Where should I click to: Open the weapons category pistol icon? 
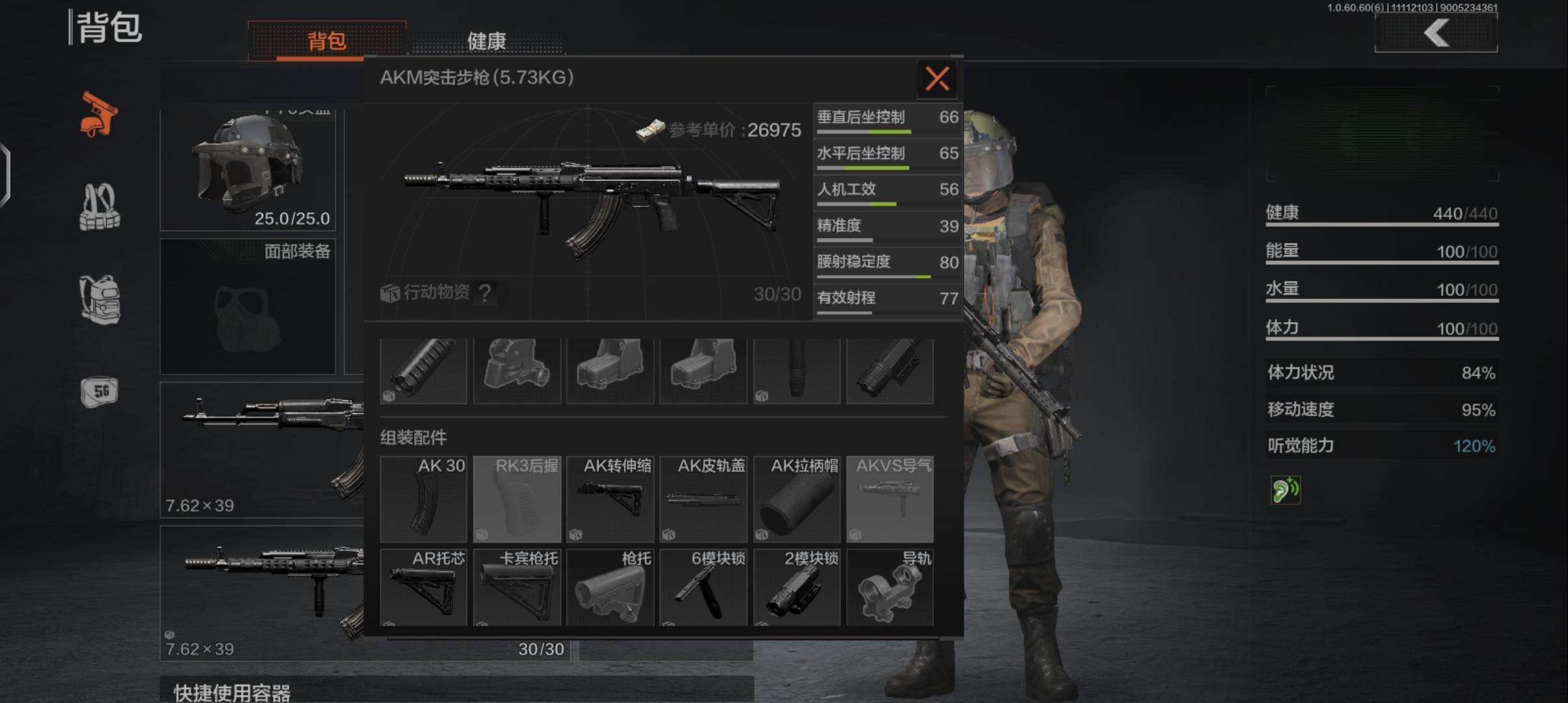point(99,115)
